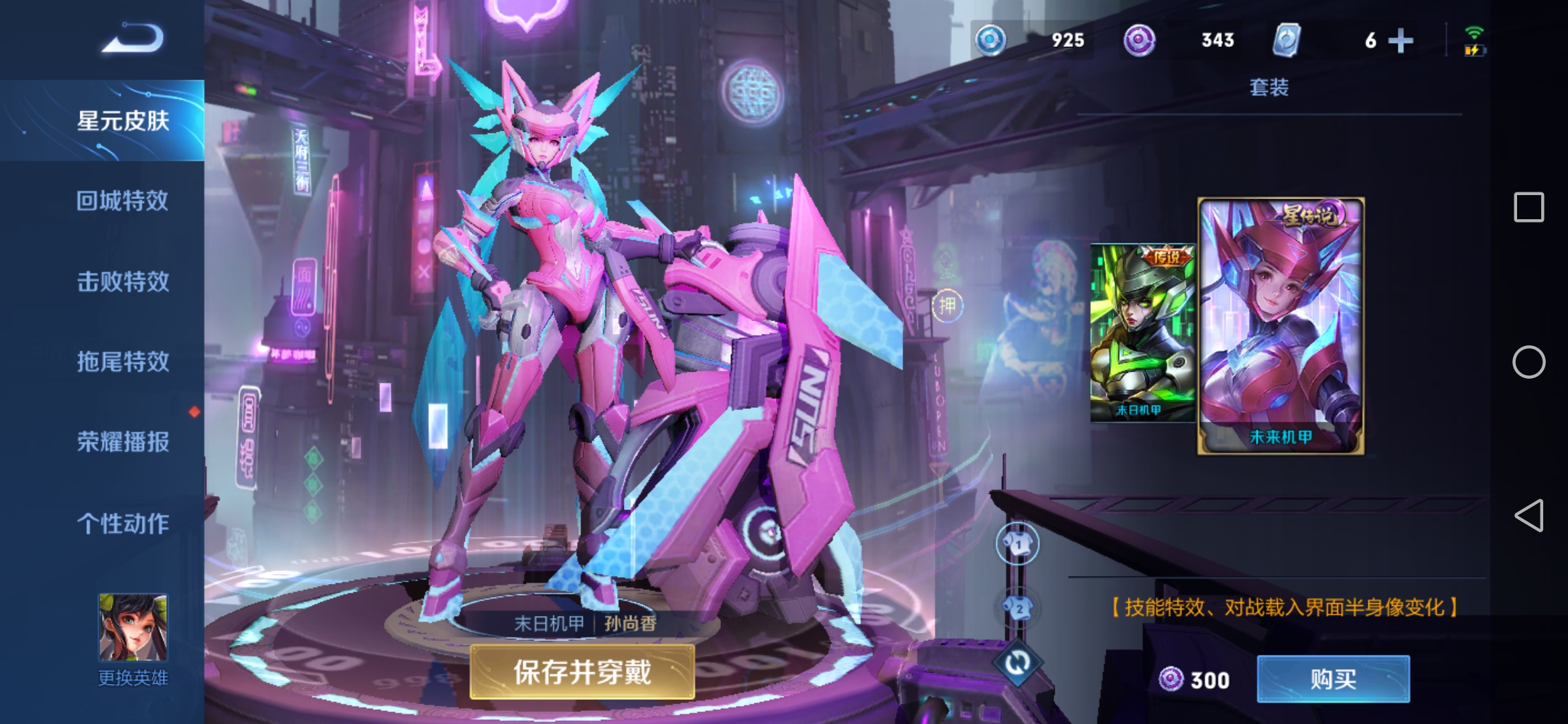Expand the 个性动作 category
This screenshot has width=1568, height=724.
123,524
